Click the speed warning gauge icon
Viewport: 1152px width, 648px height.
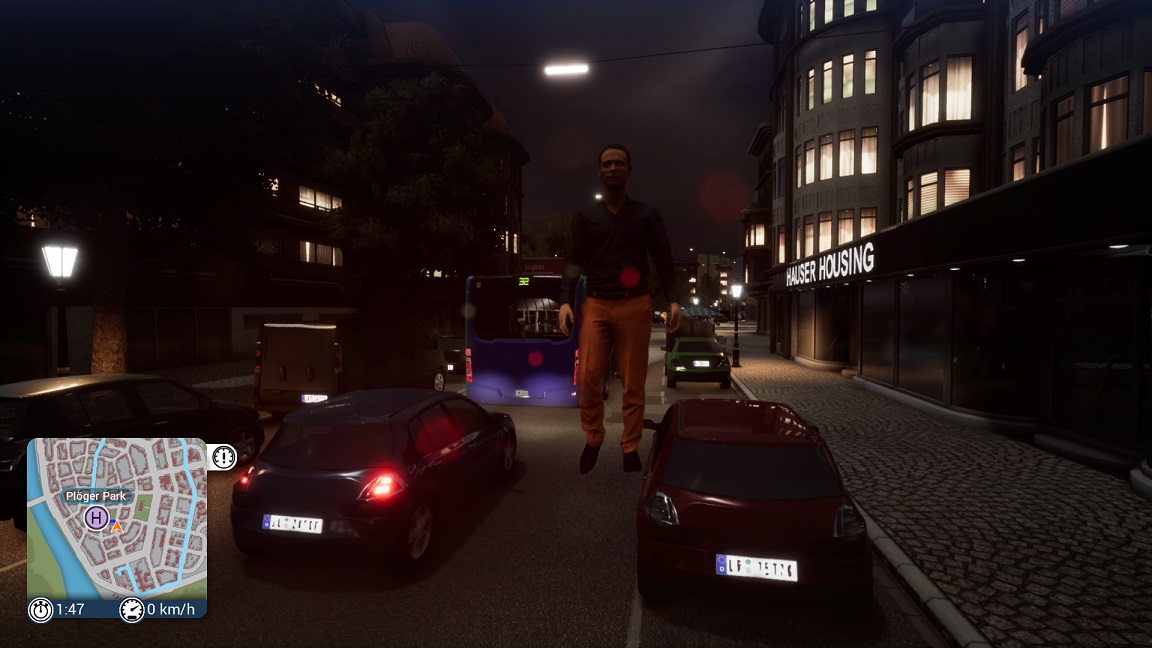(x=223, y=457)
